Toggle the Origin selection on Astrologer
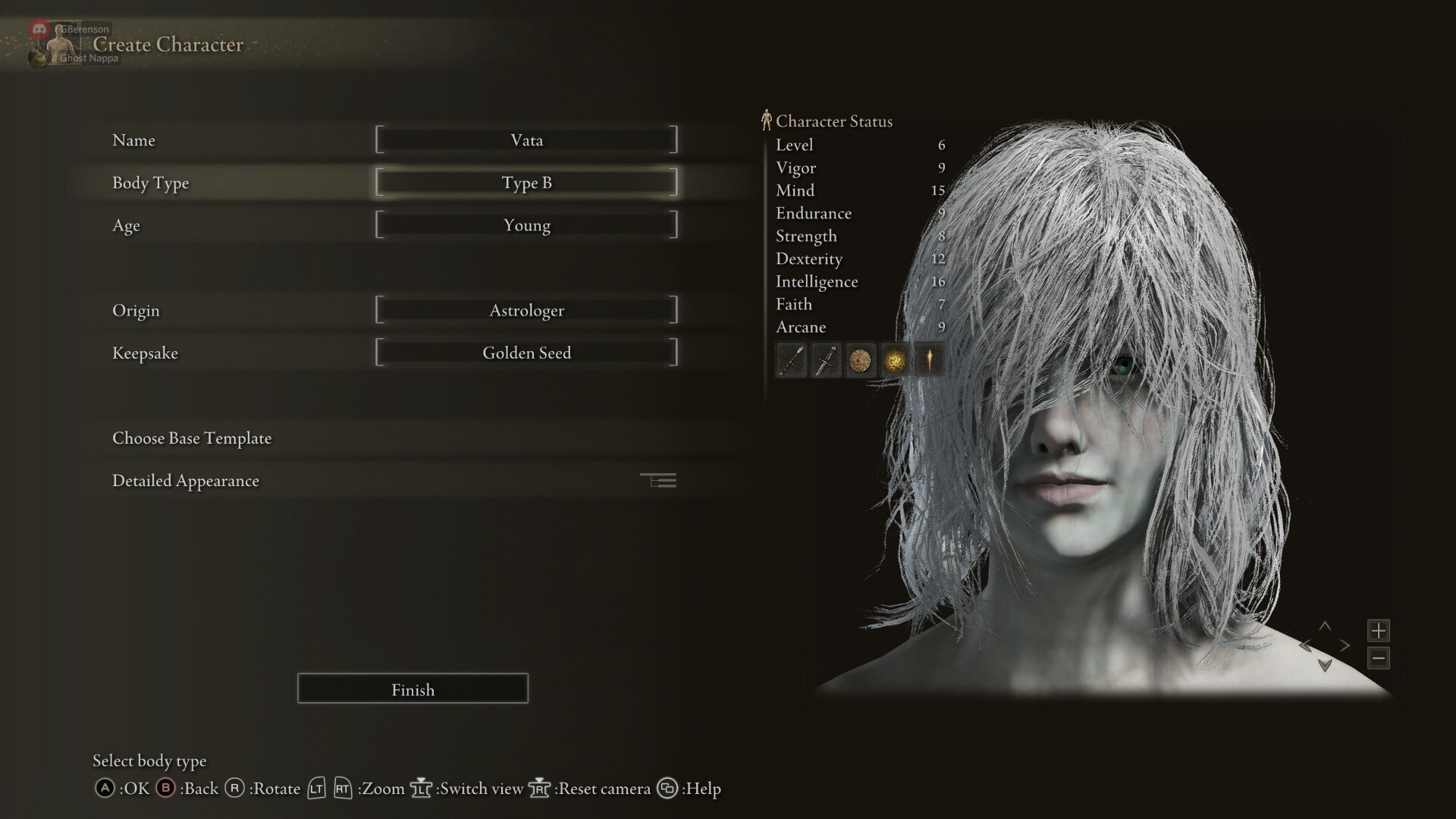The image size is (1456, 819). tap(527, 309)
